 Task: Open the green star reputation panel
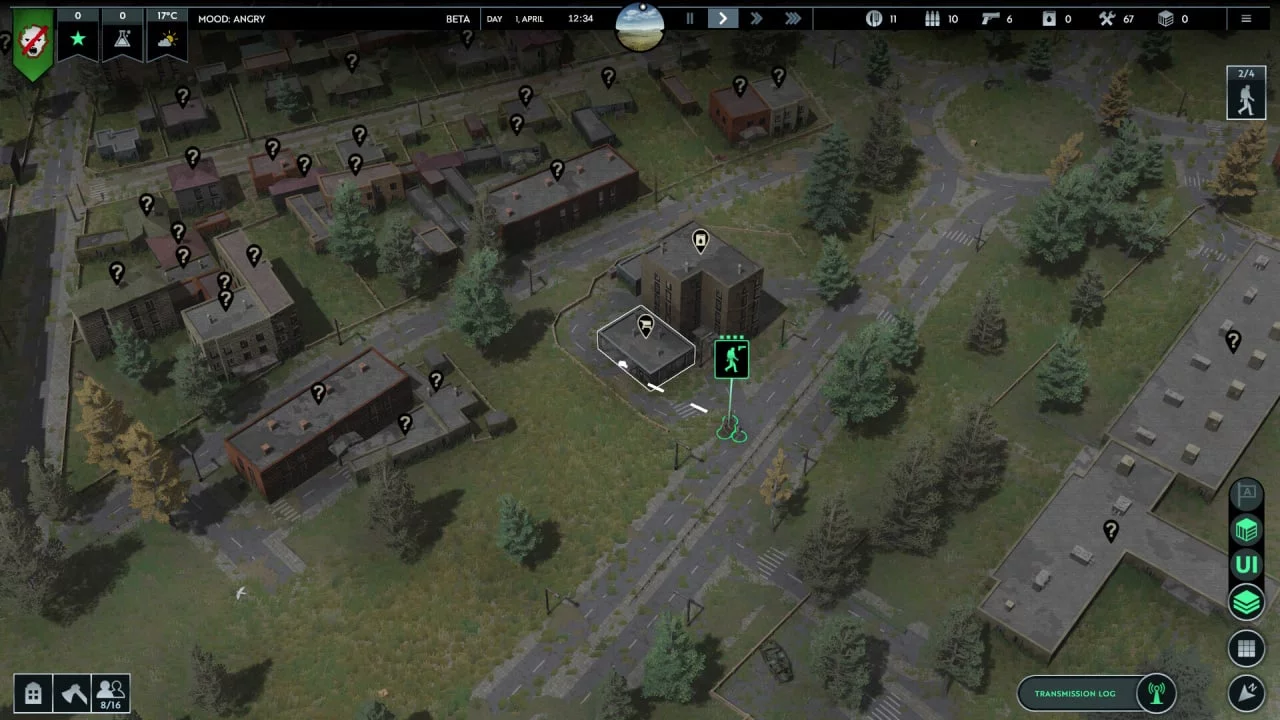78,38
